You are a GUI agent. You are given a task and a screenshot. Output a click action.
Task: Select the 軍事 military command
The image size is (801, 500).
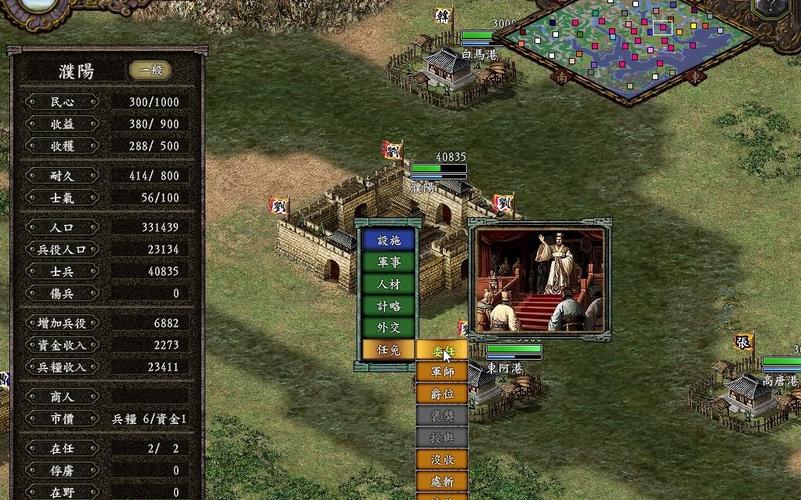click(388, 262)
